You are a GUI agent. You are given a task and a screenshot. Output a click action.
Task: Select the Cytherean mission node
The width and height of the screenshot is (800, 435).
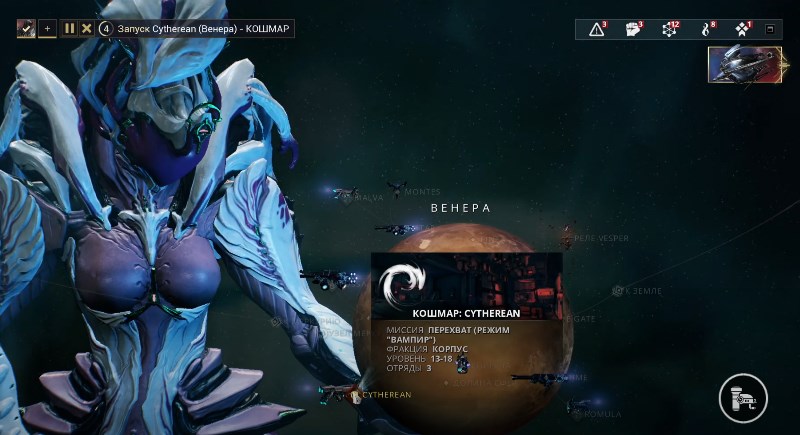(x=353, y=395)
